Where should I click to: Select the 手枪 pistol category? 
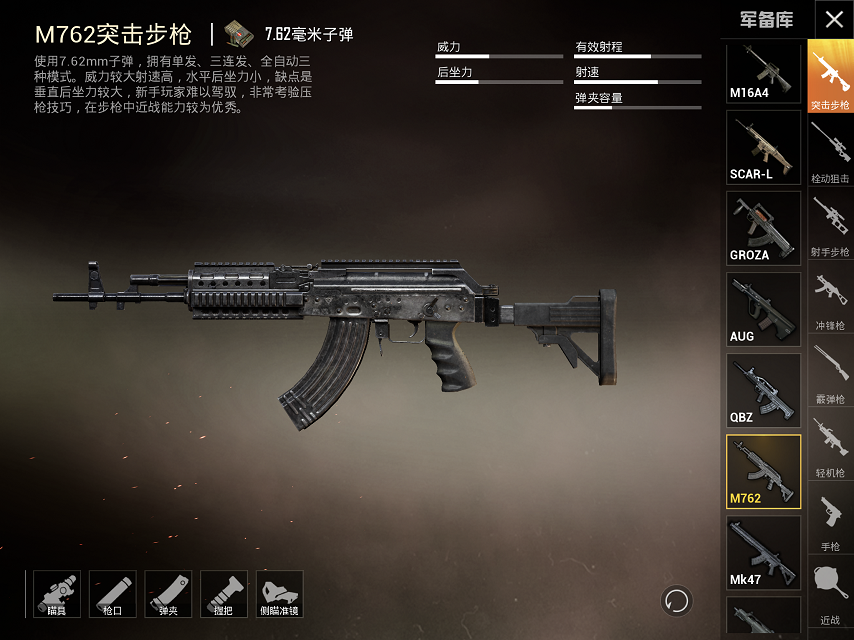click(x=830, y=520)
